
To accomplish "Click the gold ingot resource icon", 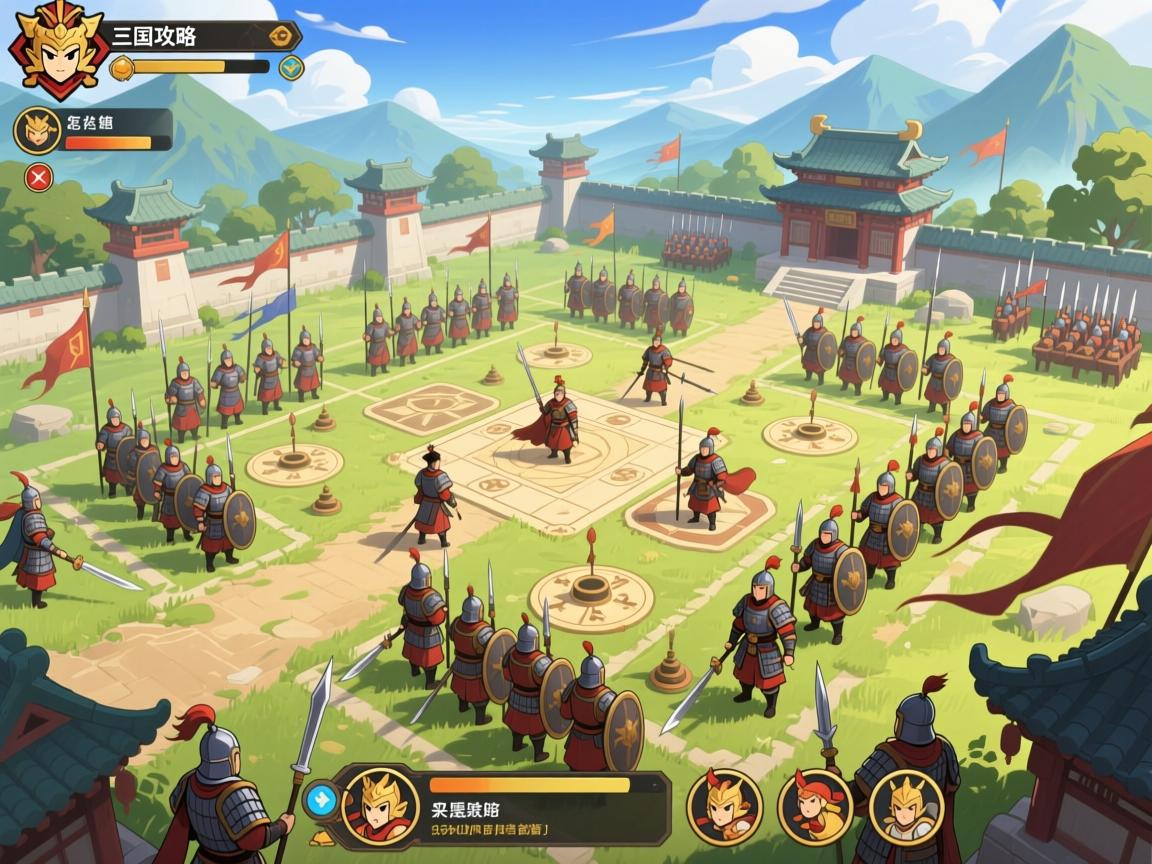I will pyautogui.click(x=121, y=68).
